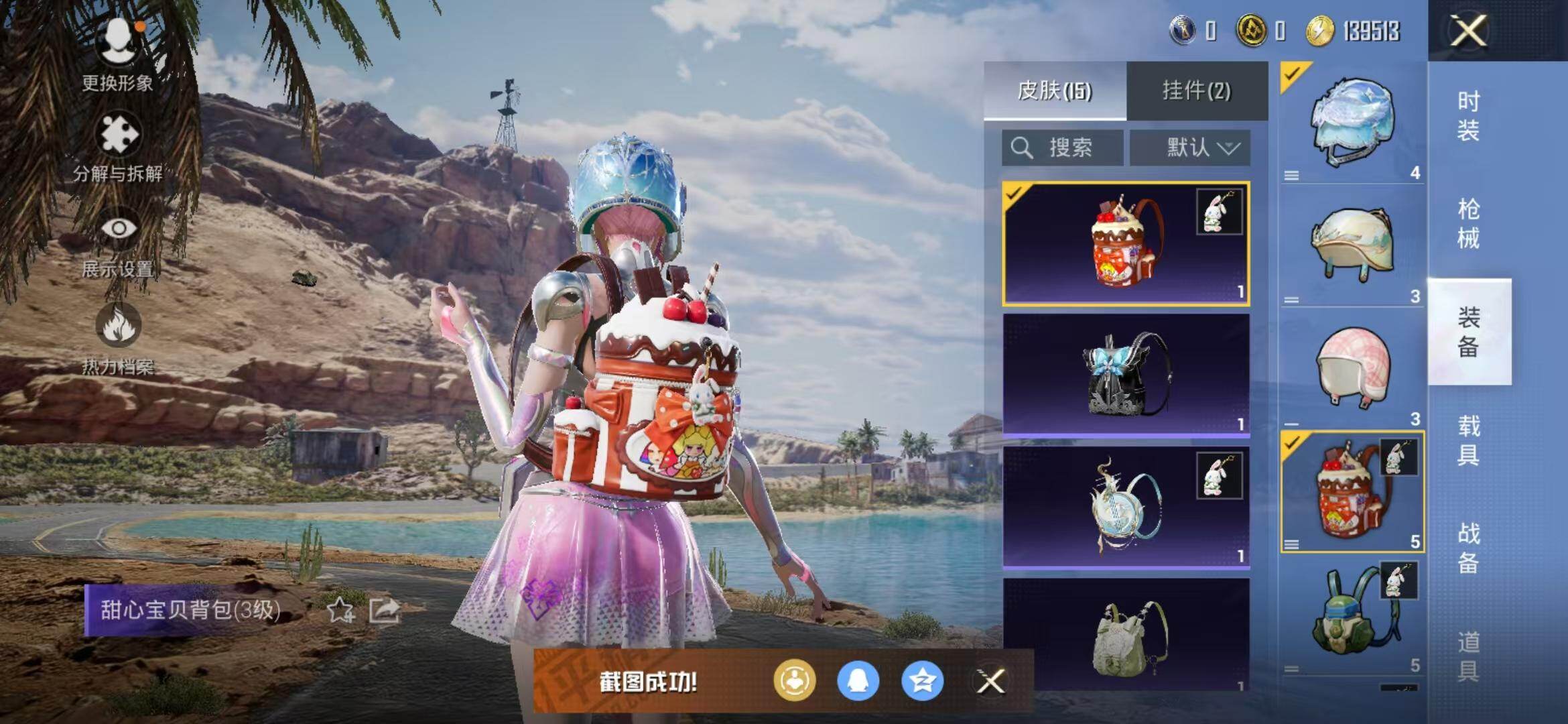Dismiss the 截图成功 screenshot banner
Screen dimensions: 1568x724
coord(990,682)
